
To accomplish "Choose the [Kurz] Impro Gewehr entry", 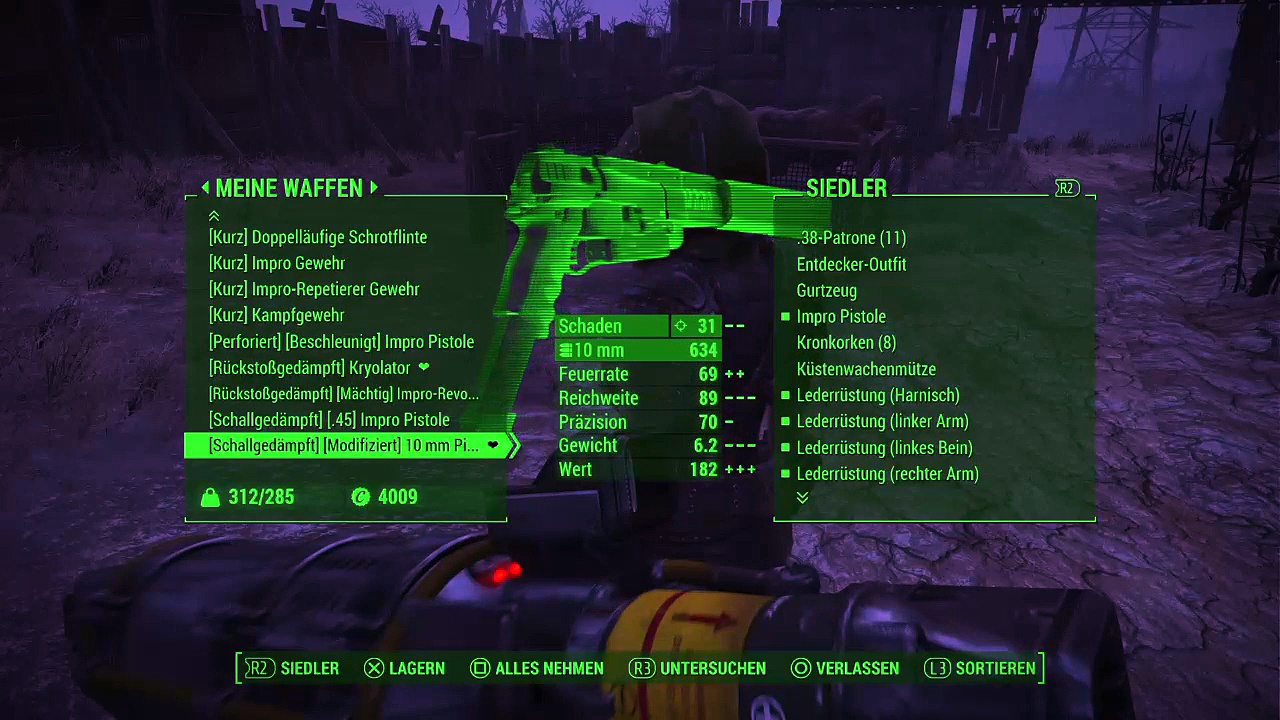I will pyautogui.click(x=277, y=263).
